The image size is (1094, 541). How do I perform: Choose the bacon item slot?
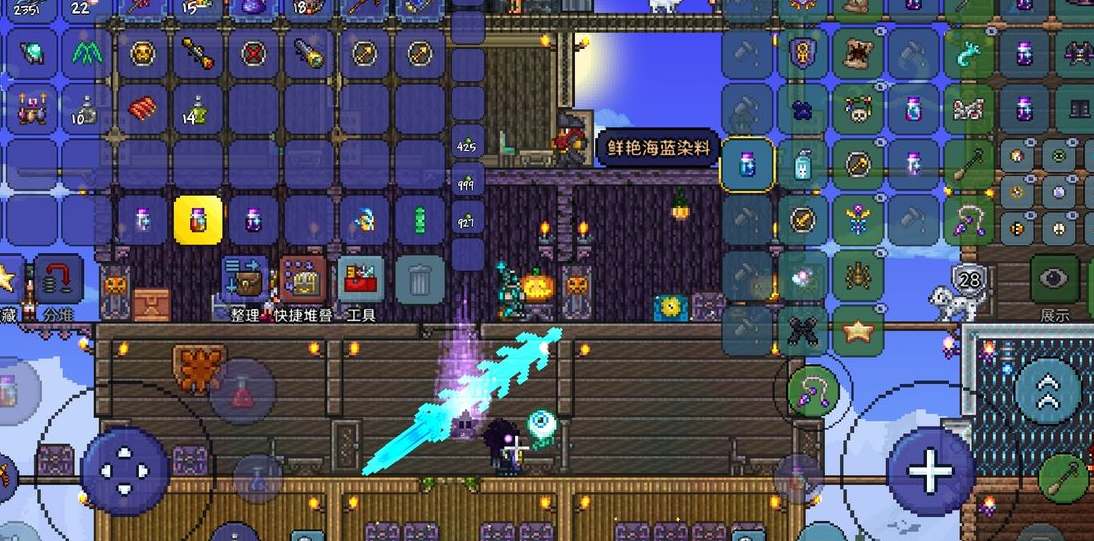tap(141, 108)
